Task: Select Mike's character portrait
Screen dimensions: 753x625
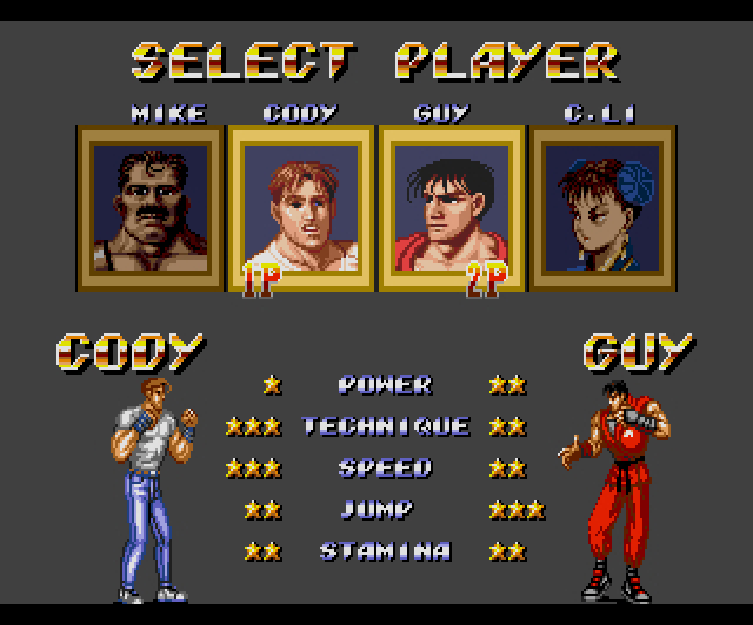Action: [150, 208]
